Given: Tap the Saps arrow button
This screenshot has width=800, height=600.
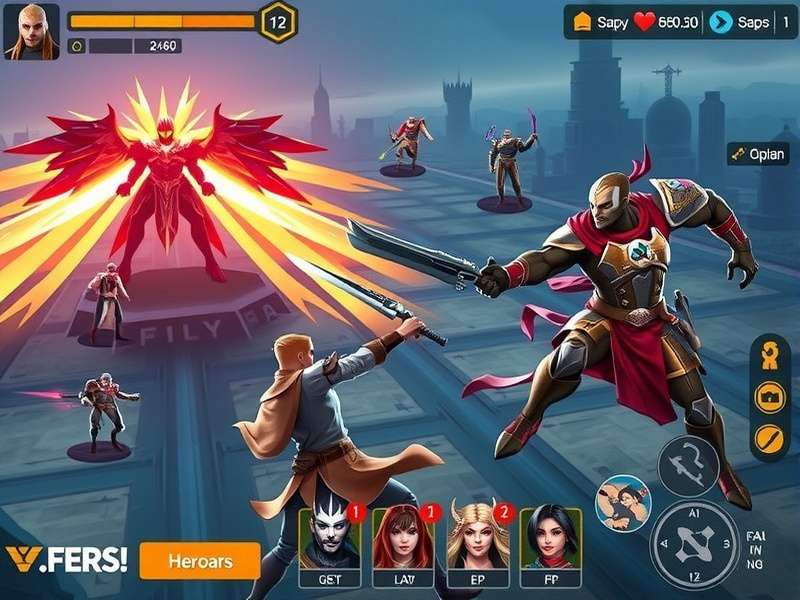Looking at the screenshot, I should click(x=739, y=22).
